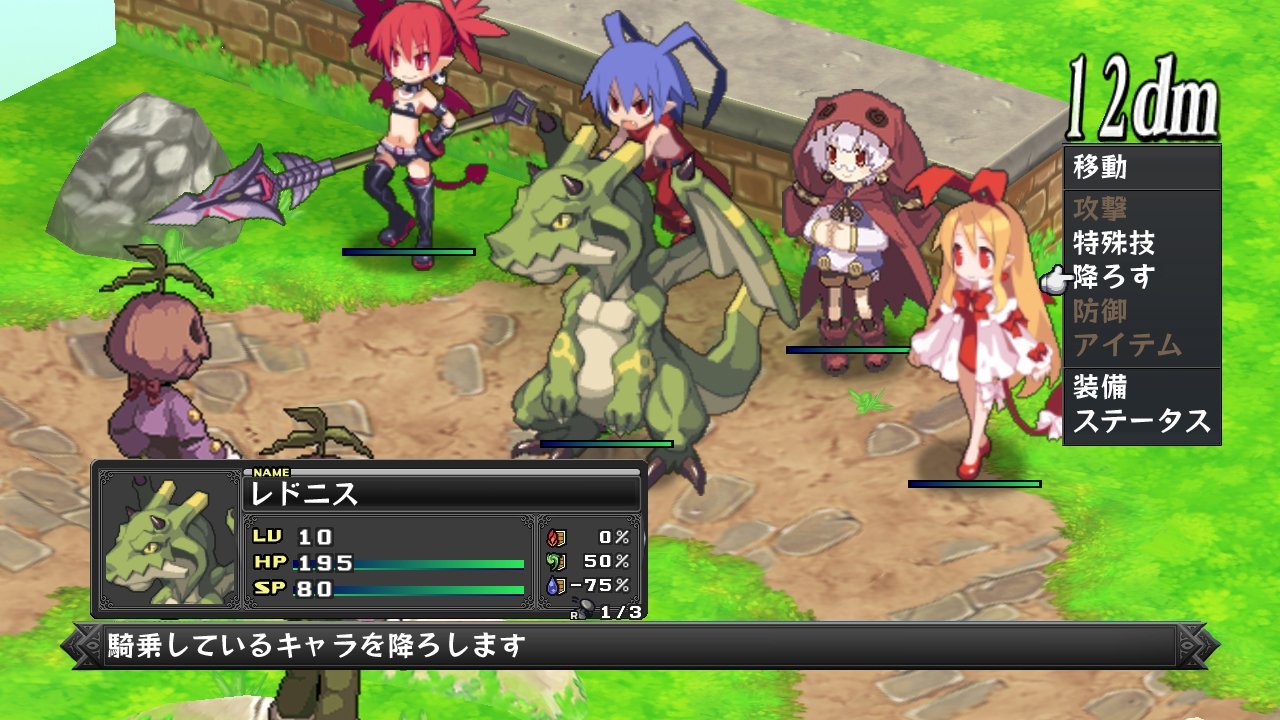Click the health bar under the red-haired demon

pos(408,250)
